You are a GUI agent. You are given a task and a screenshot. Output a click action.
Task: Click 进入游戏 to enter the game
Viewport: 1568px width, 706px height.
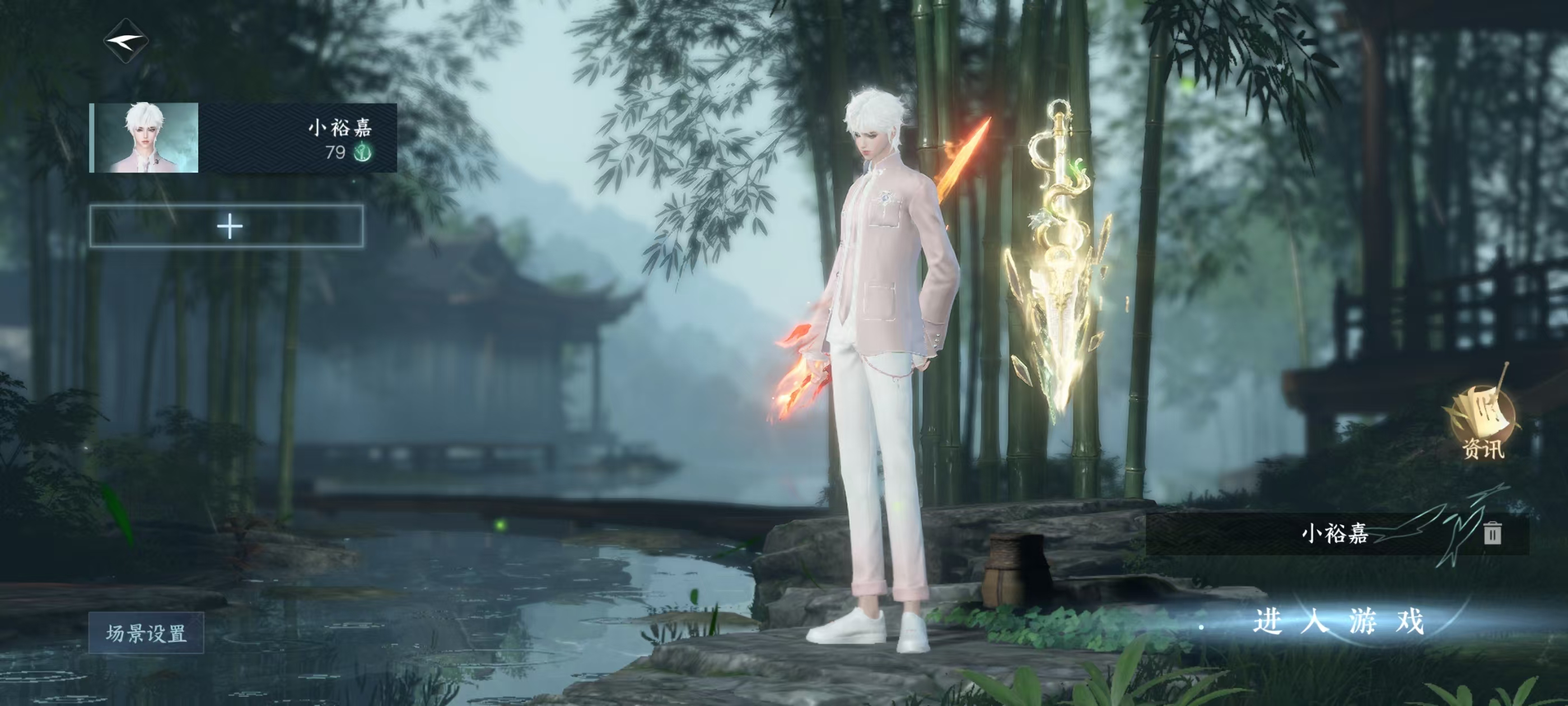[1338, 622]
